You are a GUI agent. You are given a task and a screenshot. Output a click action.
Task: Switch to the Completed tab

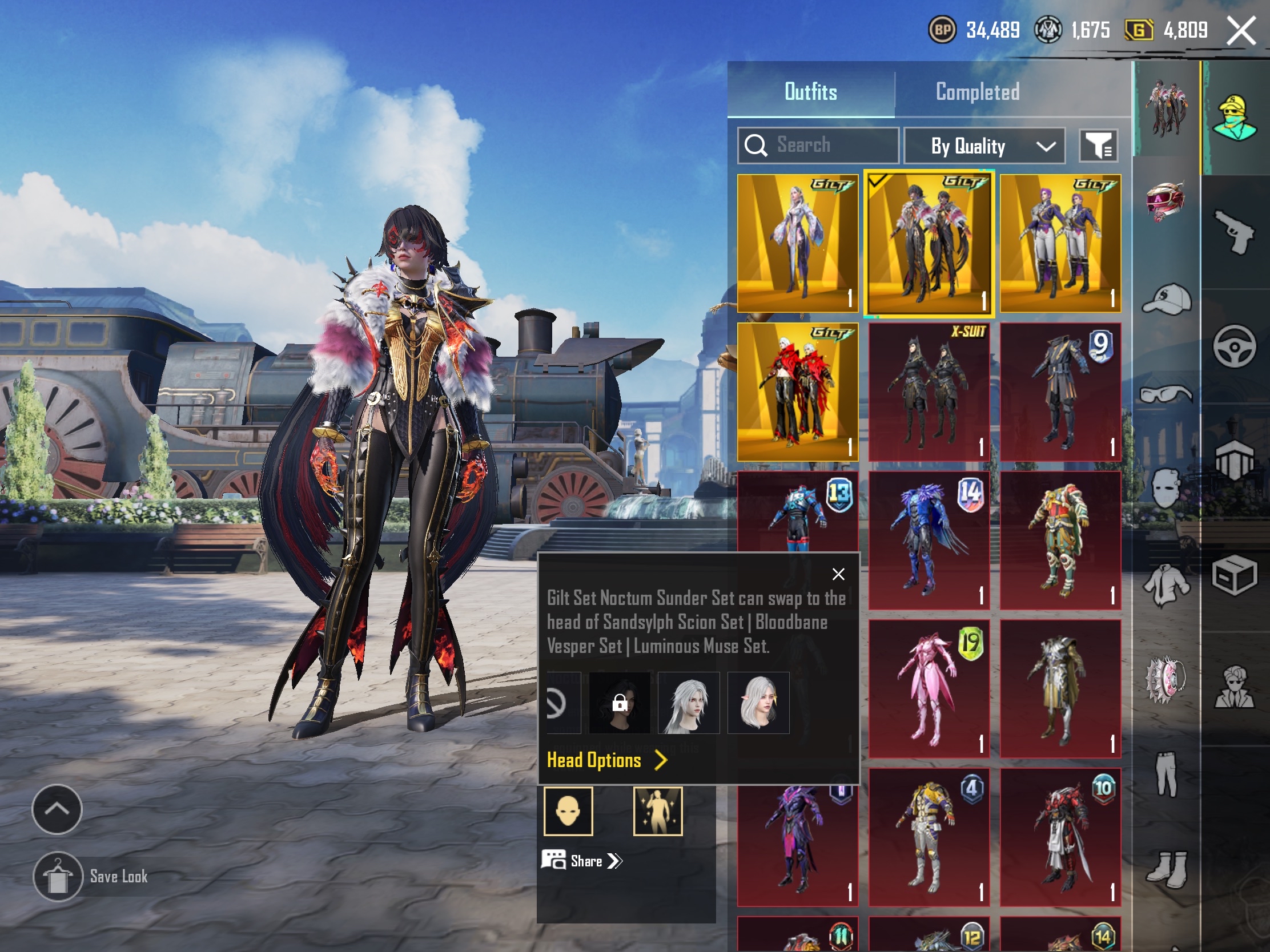click(977, 92)
